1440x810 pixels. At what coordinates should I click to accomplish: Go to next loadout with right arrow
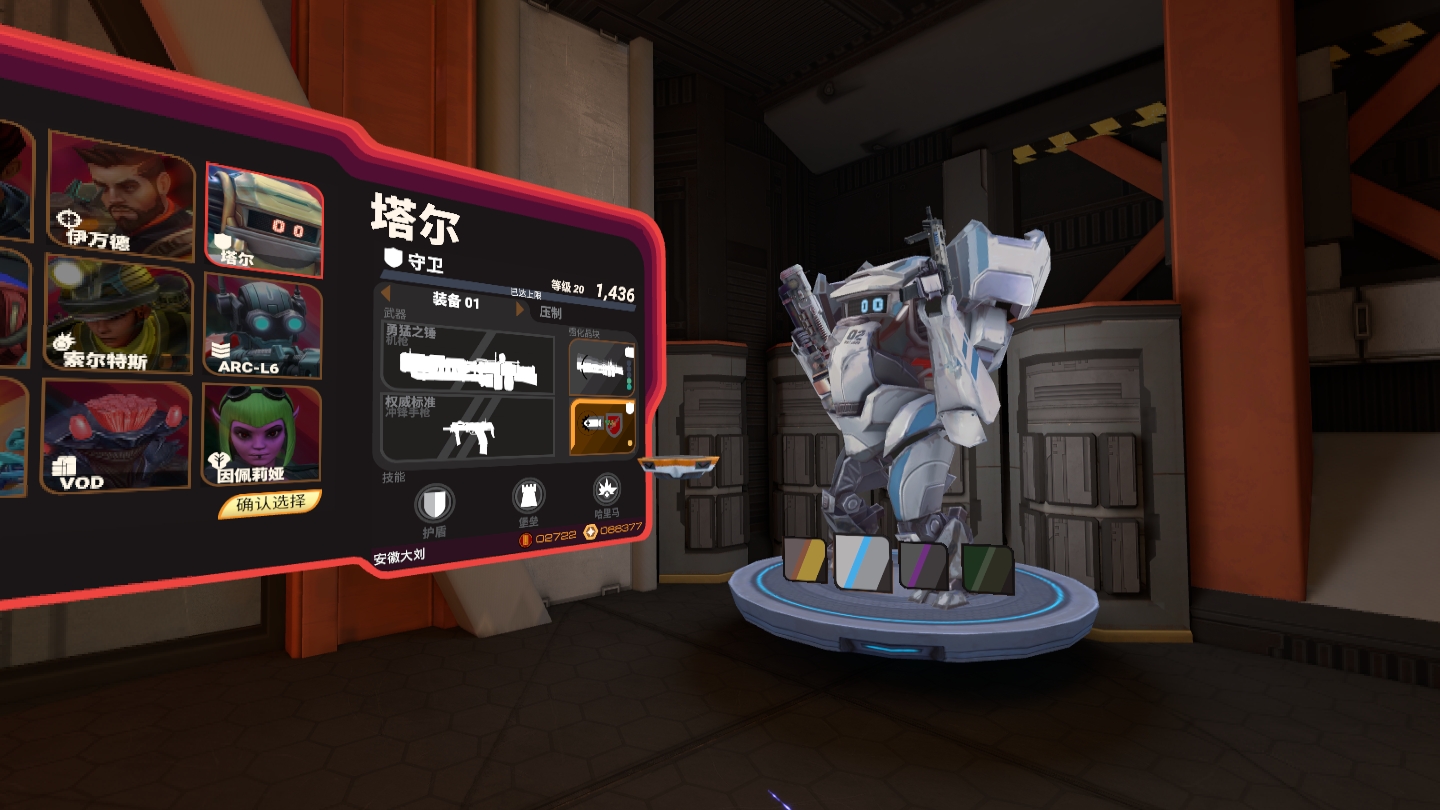[520, 310]
